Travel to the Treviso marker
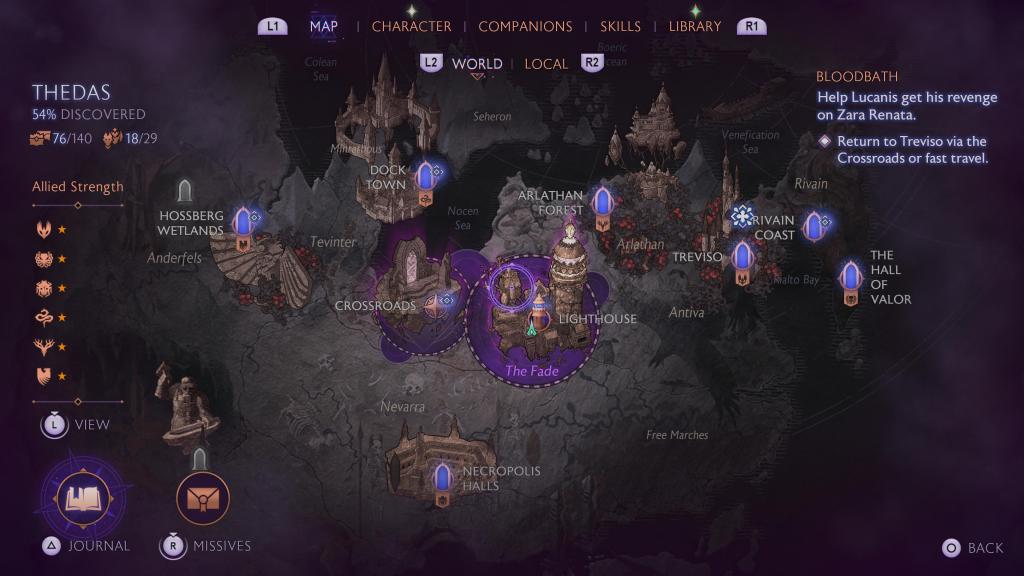Image resolution: width=1024 pixels, height=576 pixels. 742,258
